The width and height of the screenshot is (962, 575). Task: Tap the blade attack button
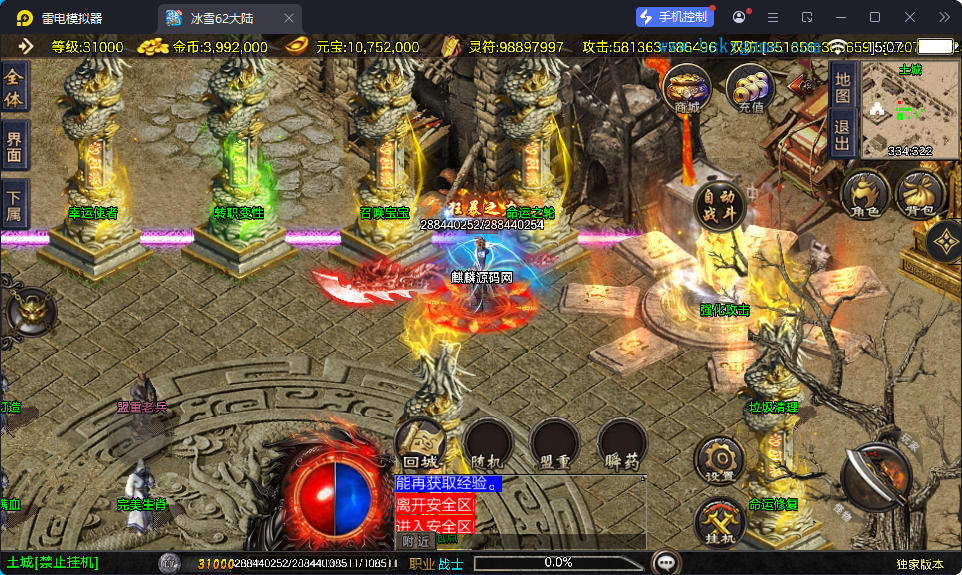(876, 477)
